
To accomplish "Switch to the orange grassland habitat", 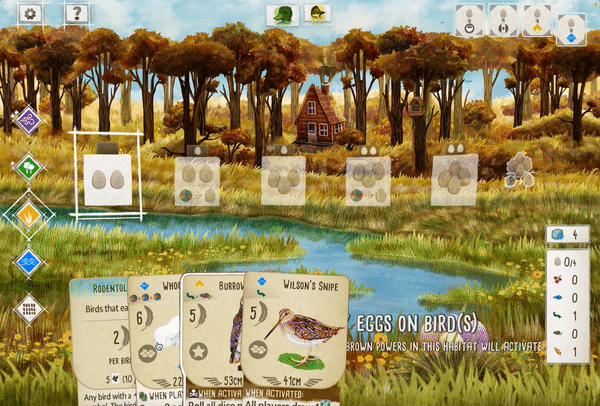I will pos(29,213).
